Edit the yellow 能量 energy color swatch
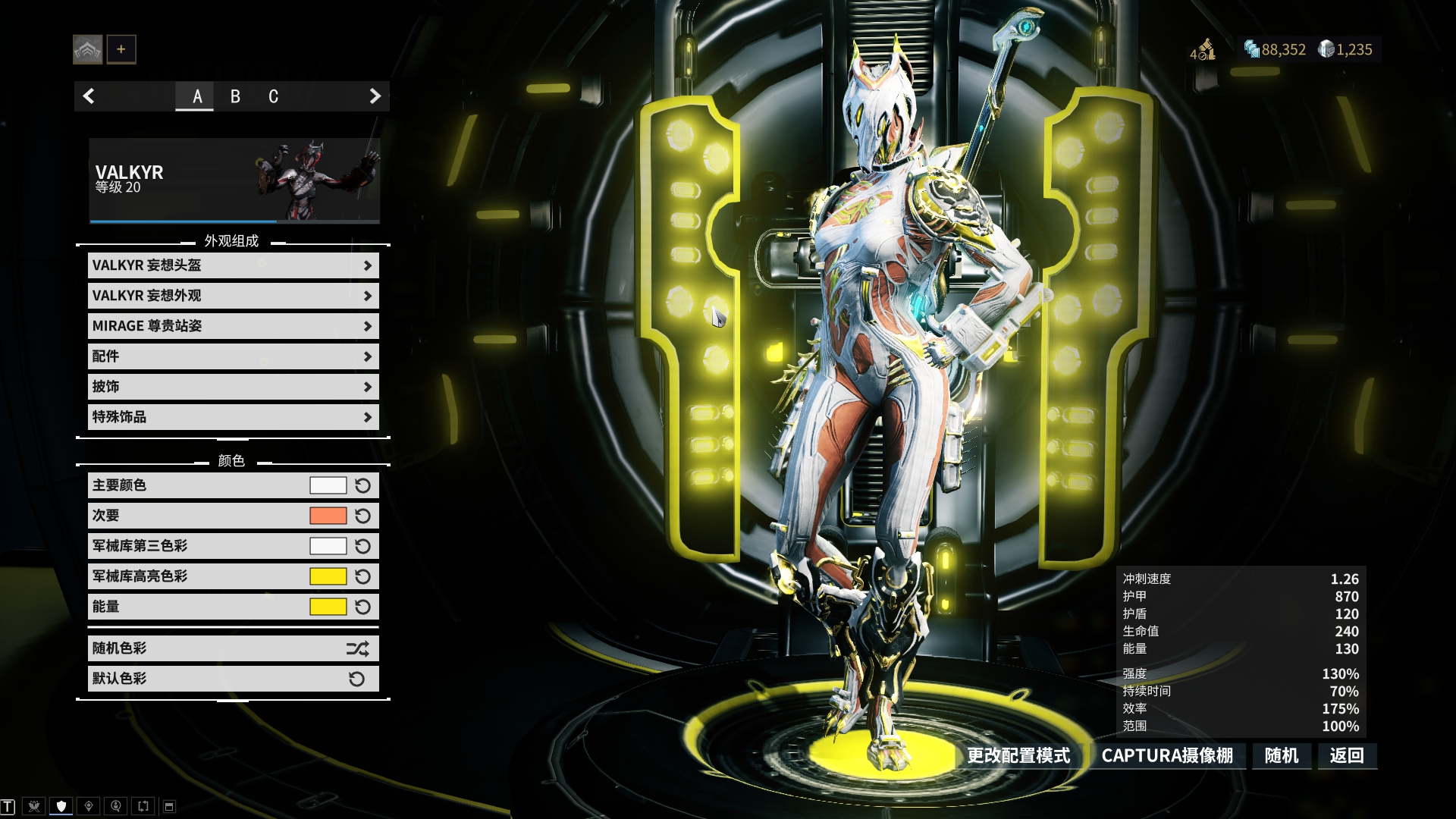The height and width of the screenshot is (819, 1456). coord(328,607)
